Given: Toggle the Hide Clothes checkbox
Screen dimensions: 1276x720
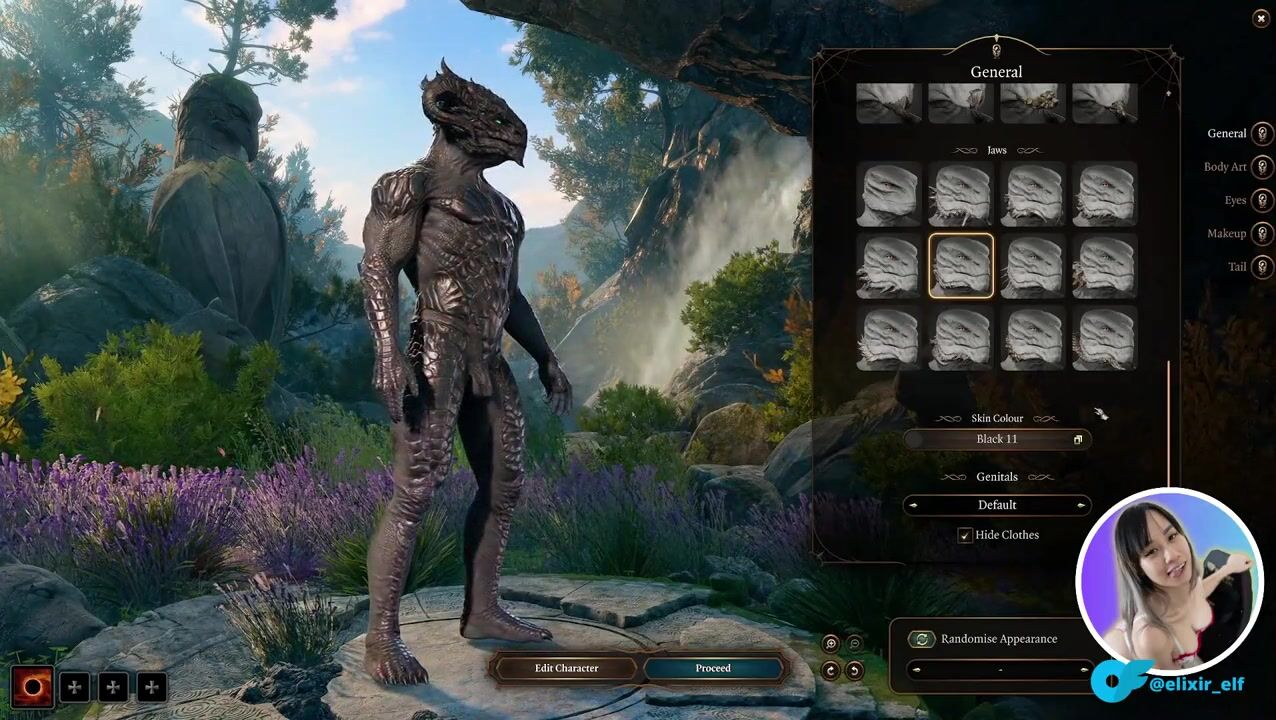Looking at the screenshot, I should click(x=965, y=536).
